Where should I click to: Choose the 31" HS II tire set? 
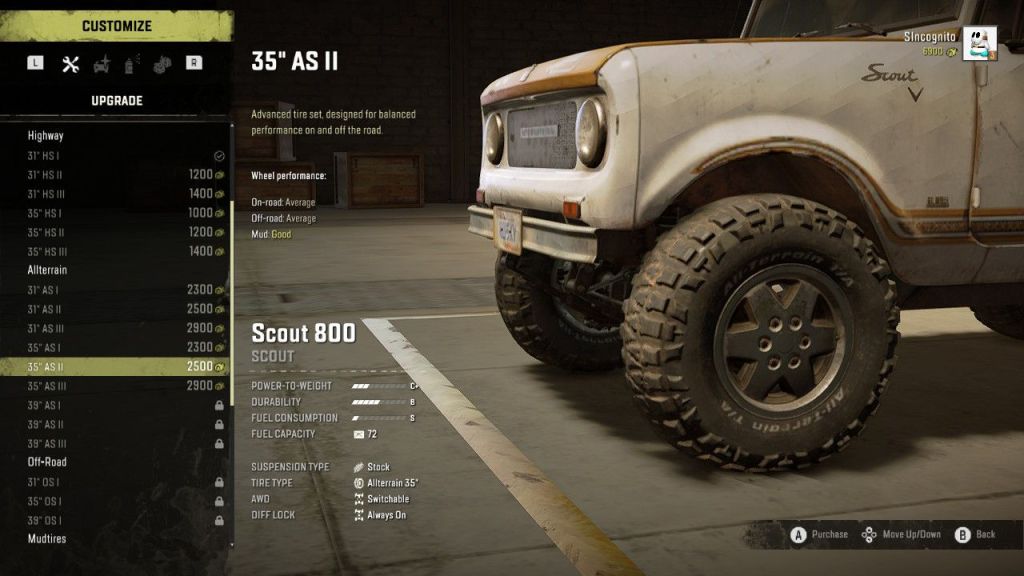coord(115,175)
